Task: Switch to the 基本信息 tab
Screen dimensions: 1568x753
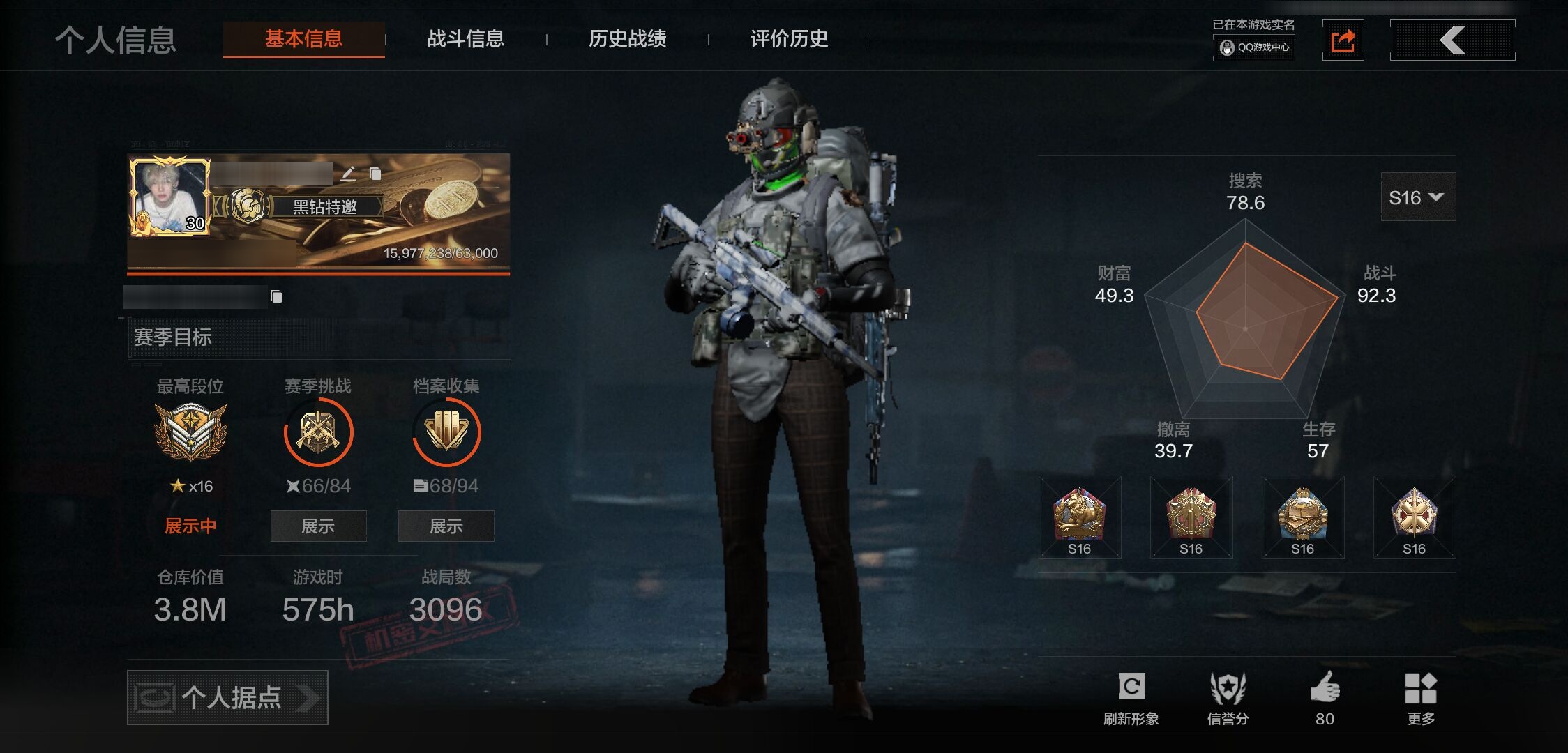Action: (x=303, y=39)
